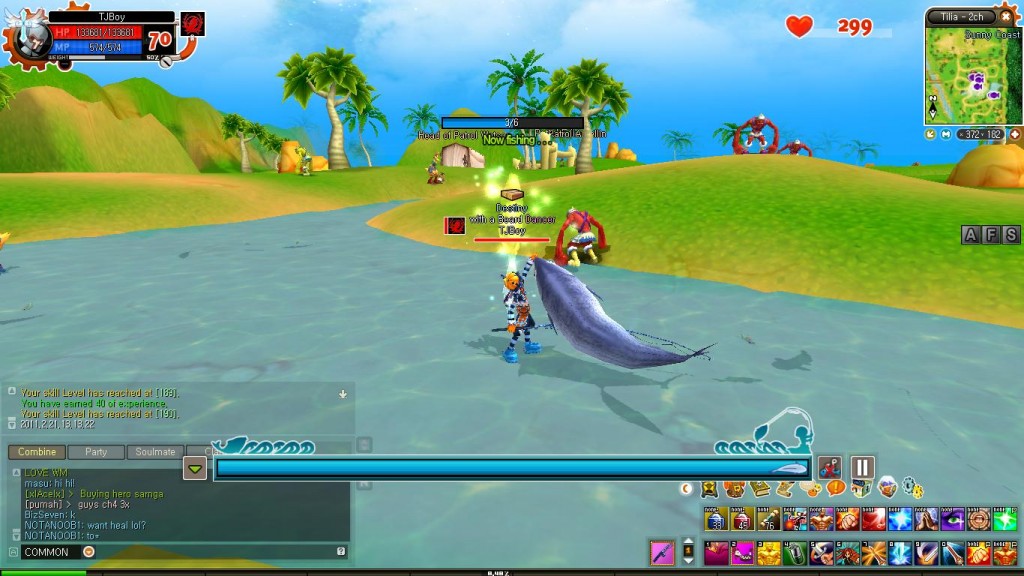Select the pink fishing rod slot
1024x576 pixels.
coord(662,551)
